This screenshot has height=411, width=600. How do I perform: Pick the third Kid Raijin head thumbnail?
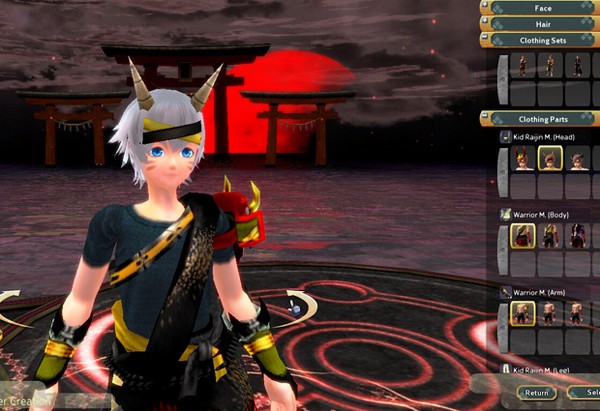click(578, 158)
